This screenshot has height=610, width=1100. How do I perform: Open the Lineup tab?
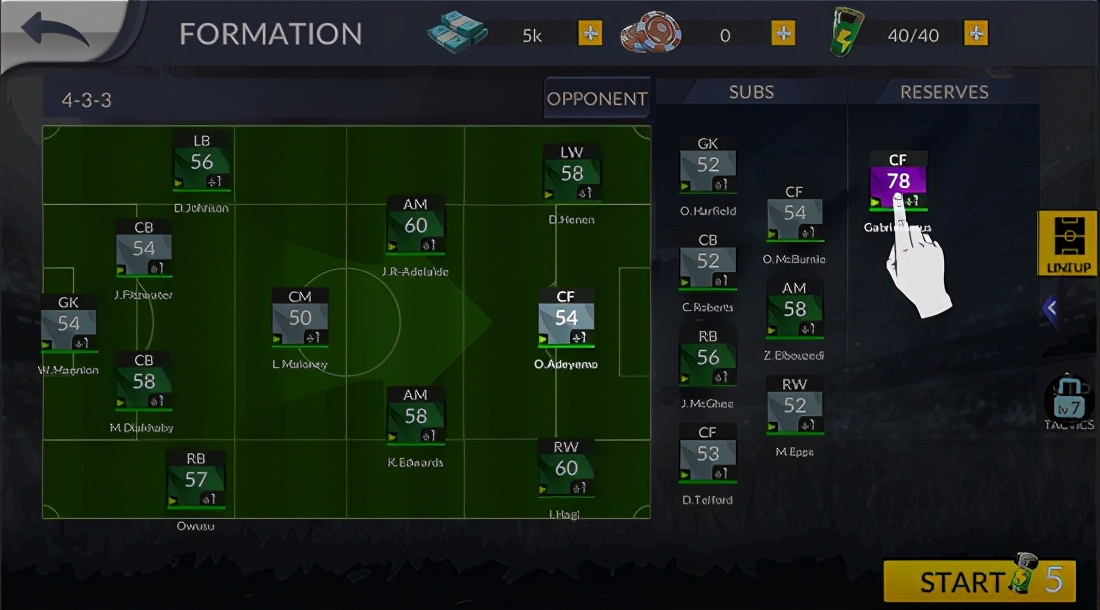[x=1068, y=243]
